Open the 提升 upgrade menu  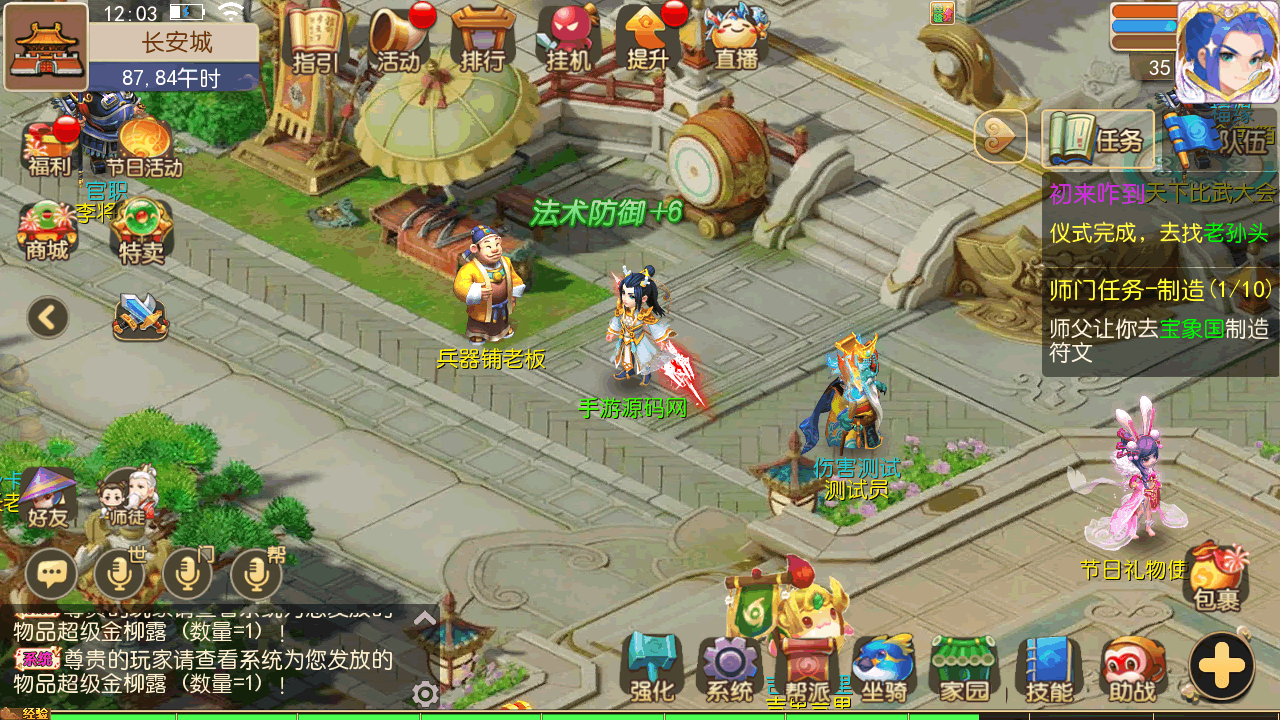pyautogui.click(x=648, y=38)
